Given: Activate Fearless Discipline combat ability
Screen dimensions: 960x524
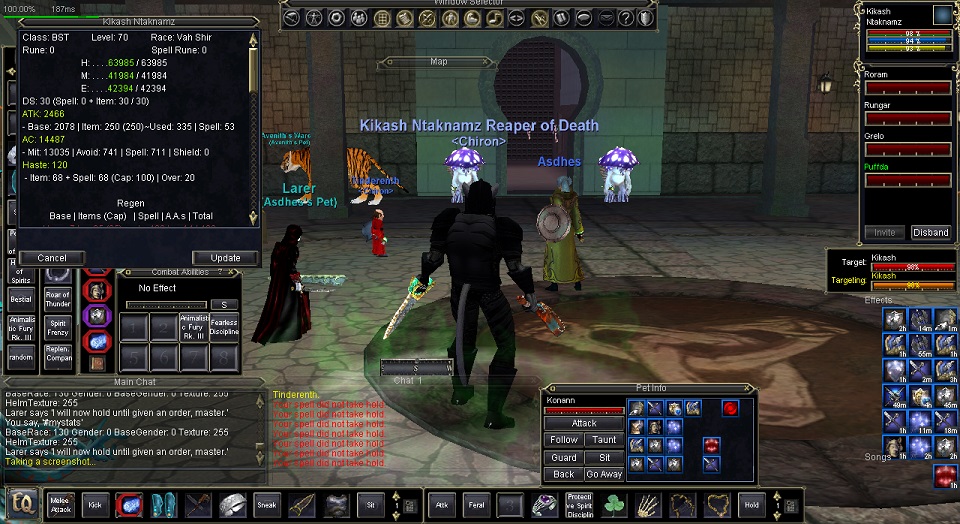Looking at the screenshot, I should pyautogui.click(x=224, y=327).
